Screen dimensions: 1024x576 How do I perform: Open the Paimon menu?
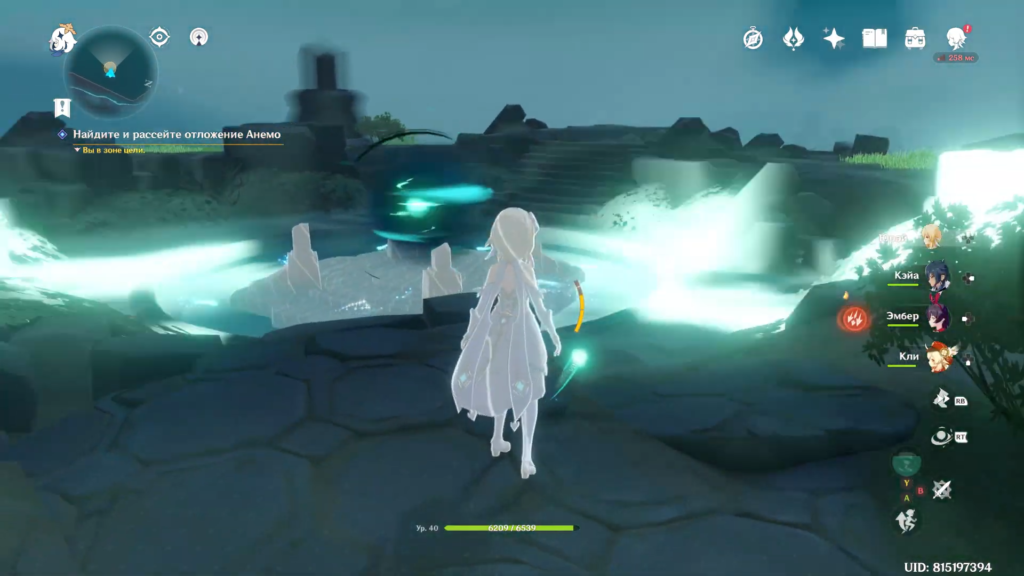63,39
